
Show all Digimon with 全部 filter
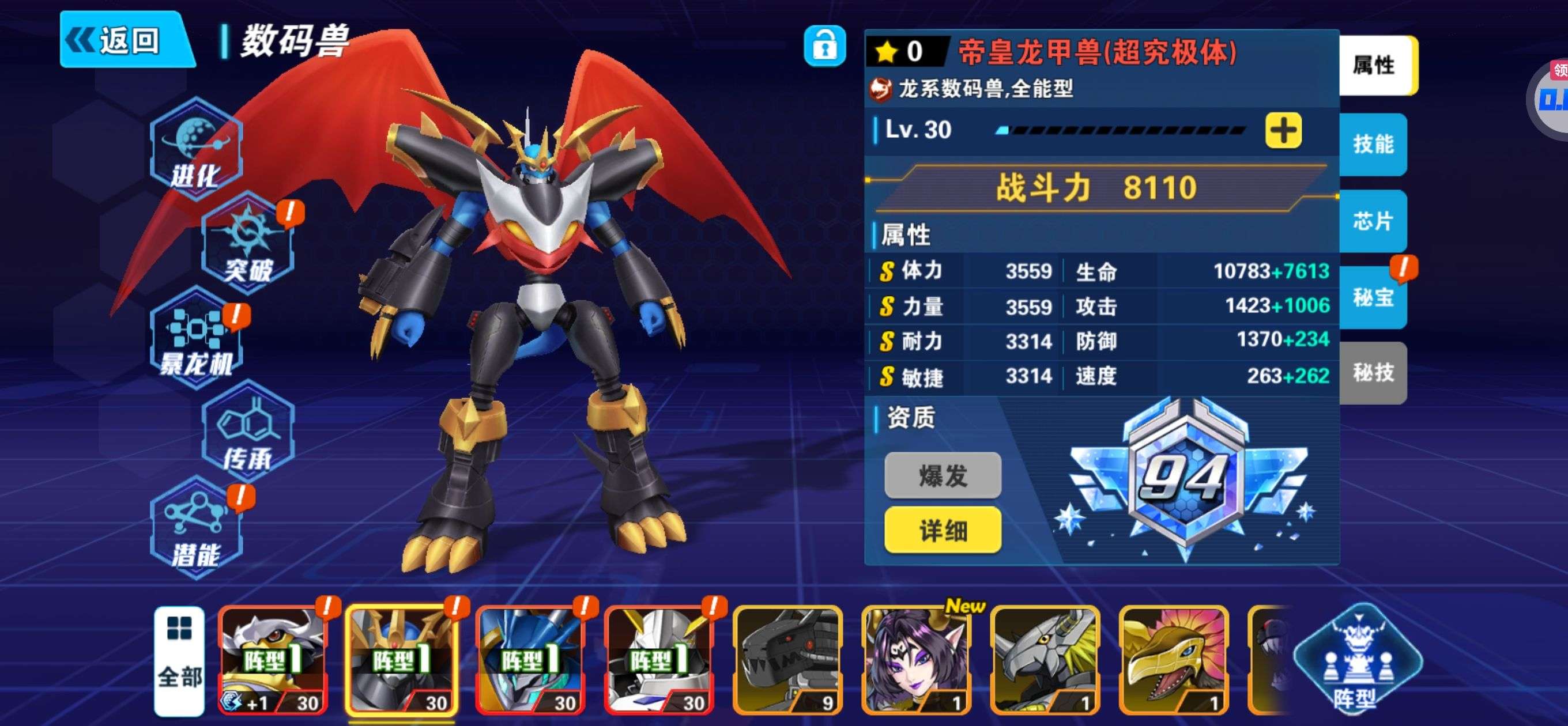179,660
